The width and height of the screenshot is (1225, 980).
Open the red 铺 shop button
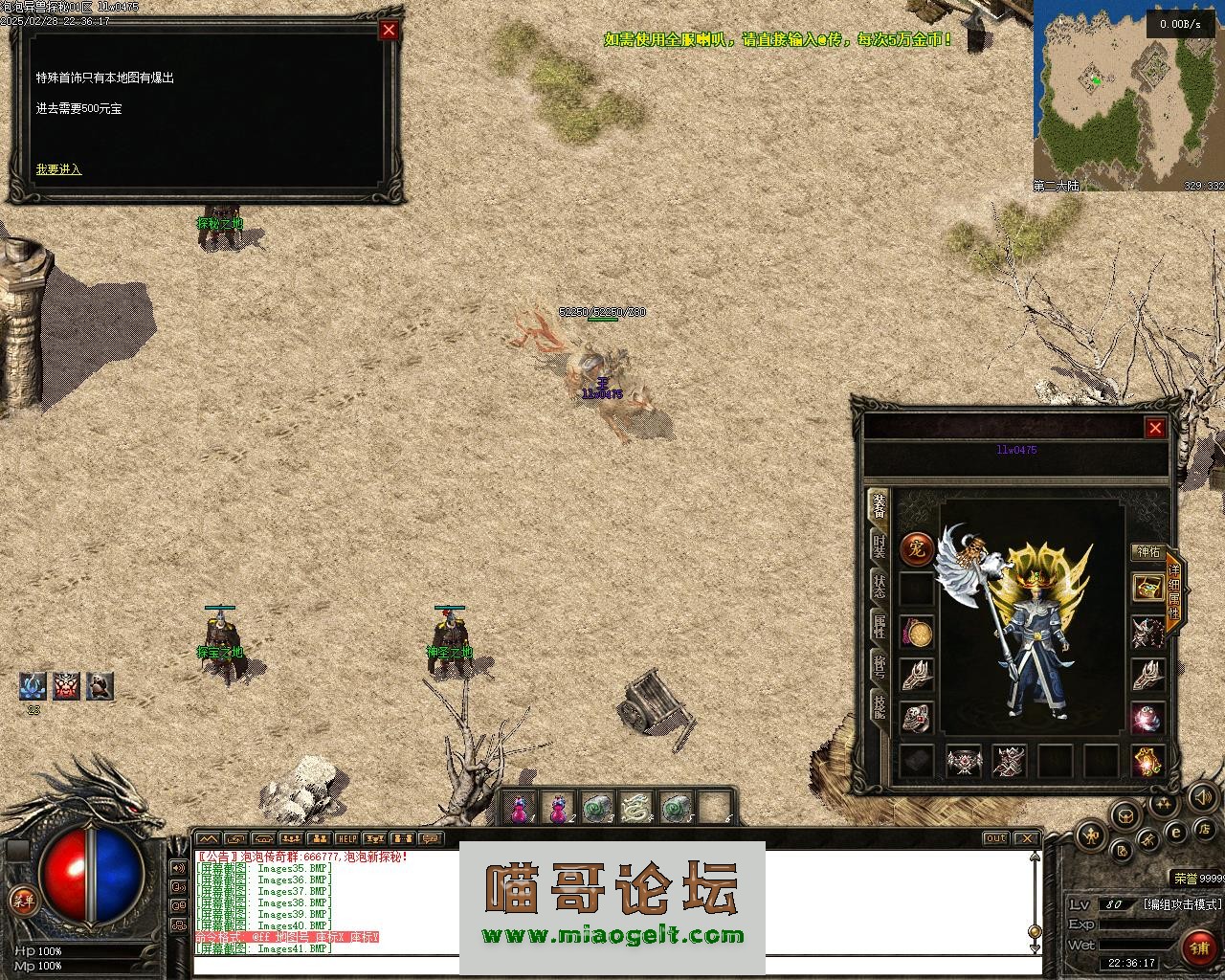[1199, 947]
